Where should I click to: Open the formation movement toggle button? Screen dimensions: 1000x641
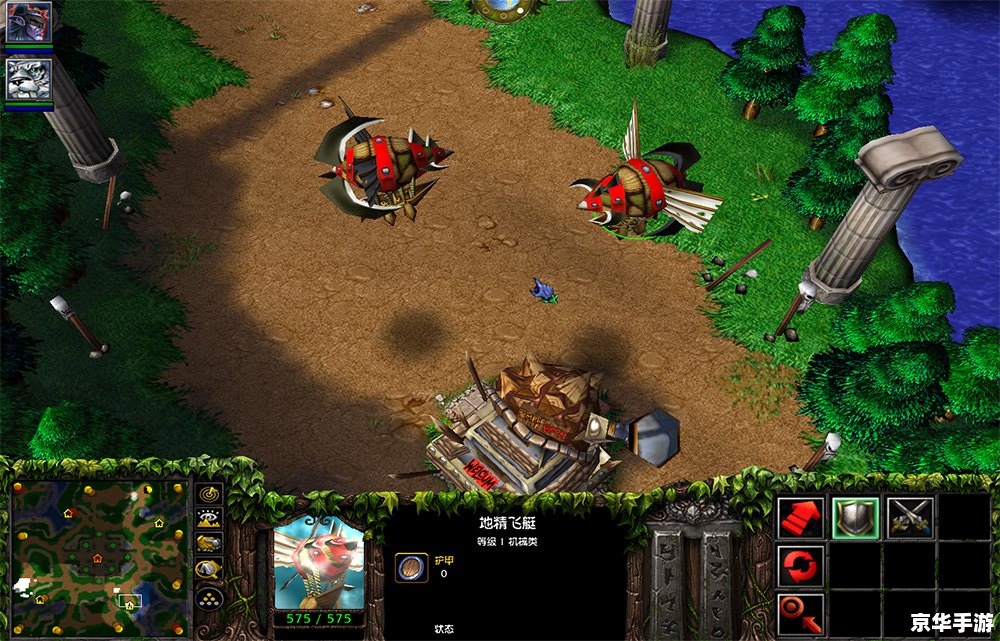point(209,597)
